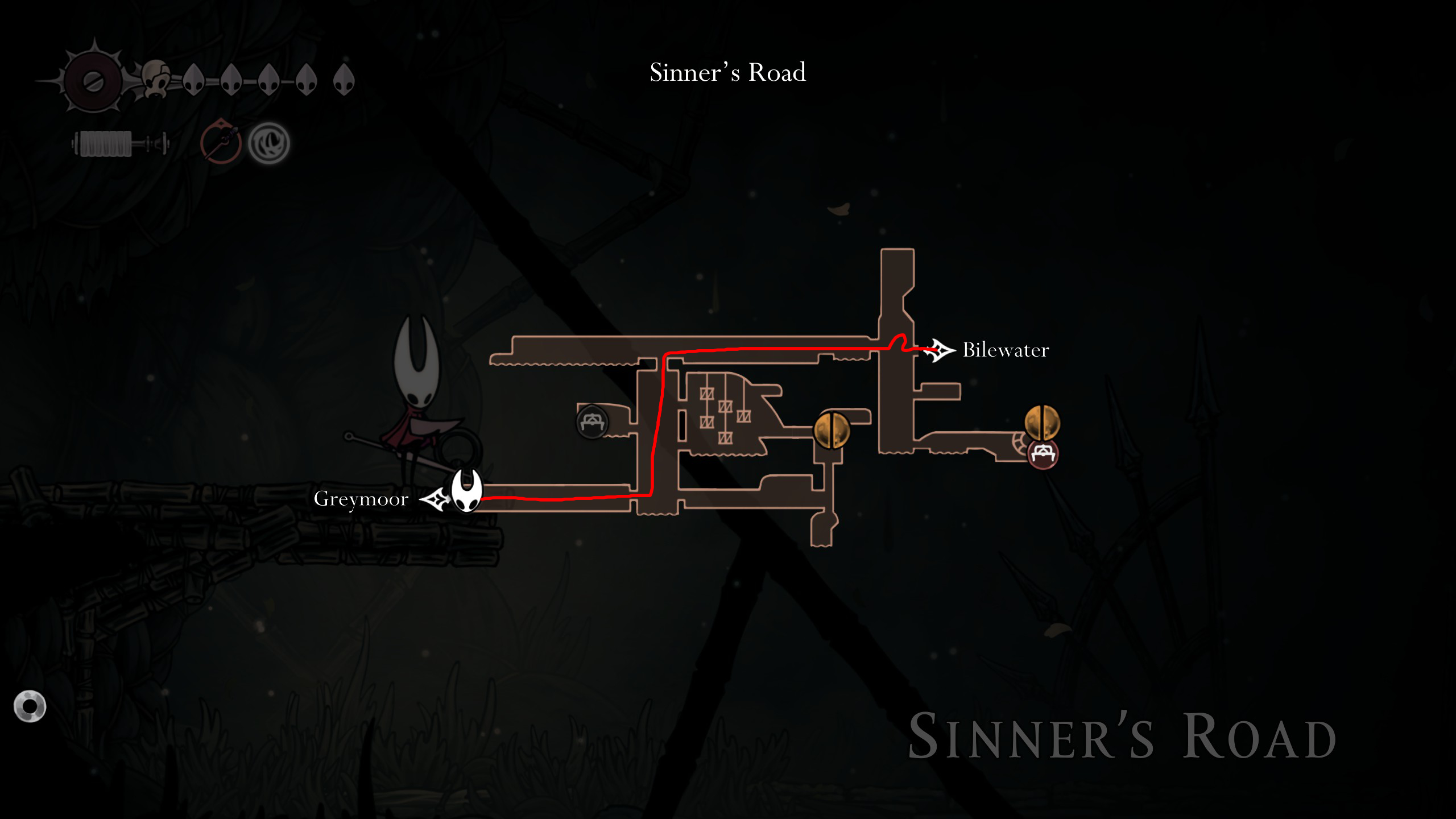1456x819 pixels.
Task: Click the red-ringed tool icon in the HUD
Action: coord(221,142)
